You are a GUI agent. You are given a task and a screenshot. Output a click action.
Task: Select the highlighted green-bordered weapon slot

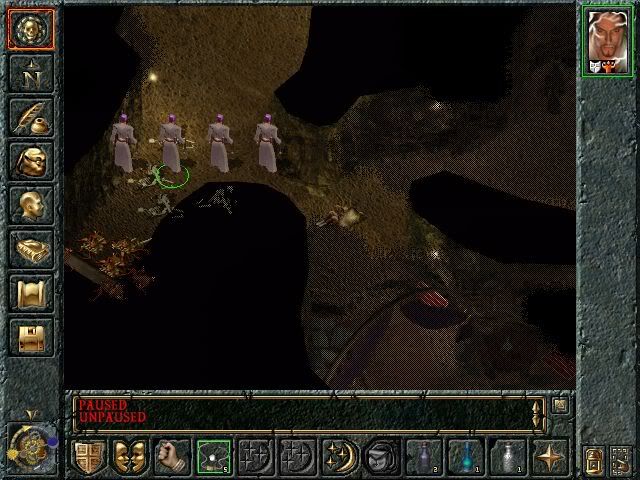[213, 456]
